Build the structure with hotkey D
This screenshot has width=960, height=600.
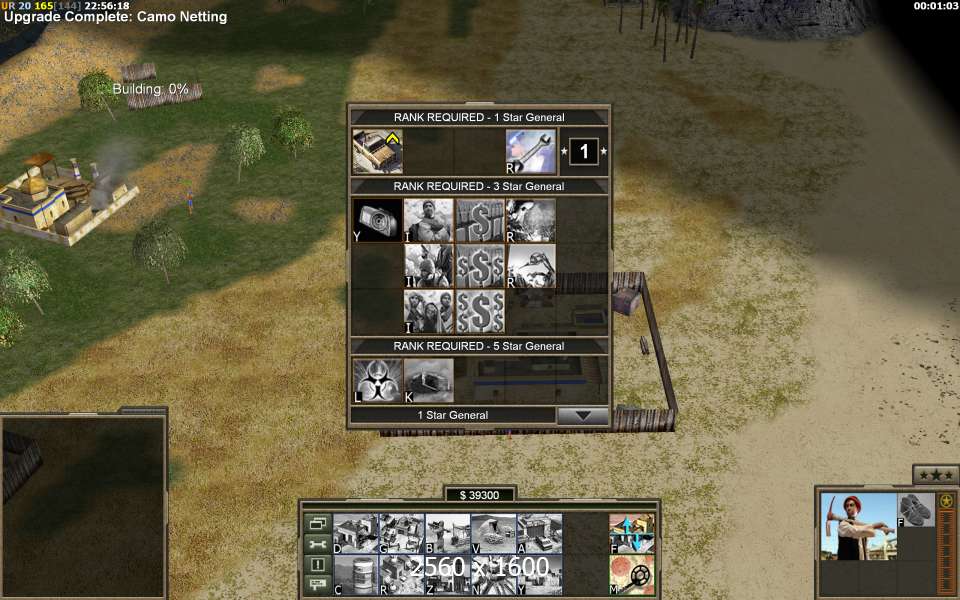356,533
